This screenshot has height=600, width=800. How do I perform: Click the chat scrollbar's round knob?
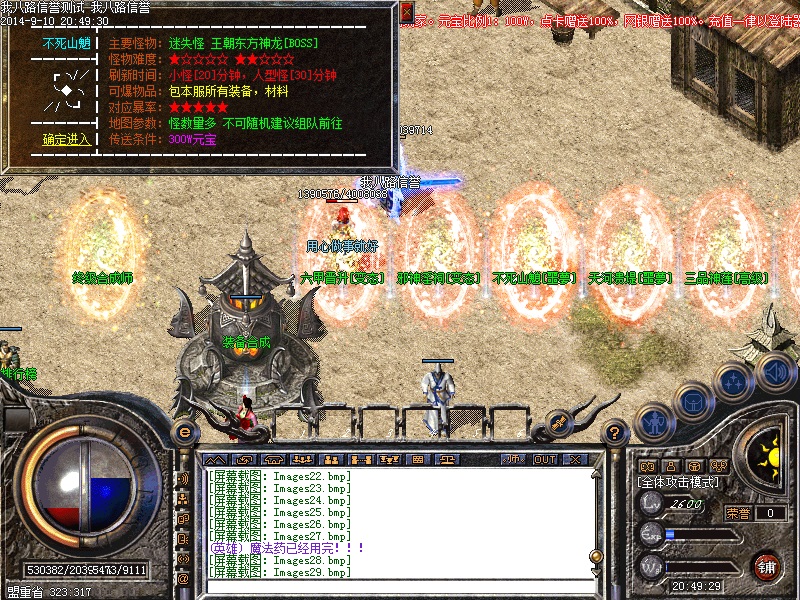[596, 557]
